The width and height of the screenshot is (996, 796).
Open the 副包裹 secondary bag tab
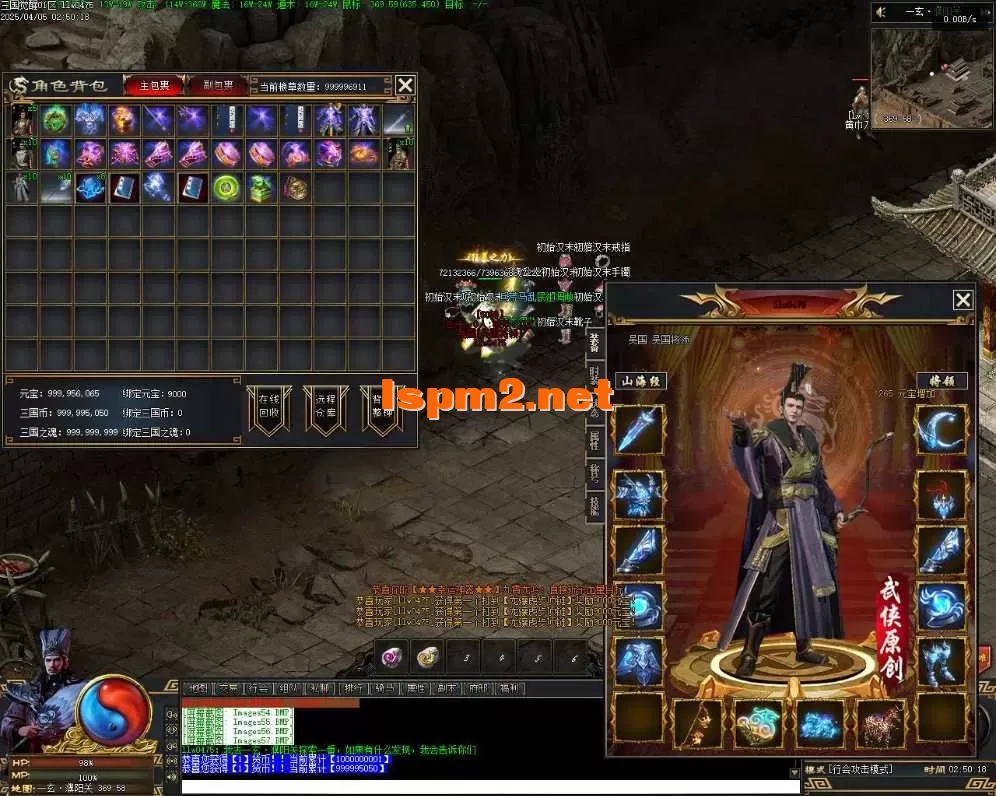point(218,85)
